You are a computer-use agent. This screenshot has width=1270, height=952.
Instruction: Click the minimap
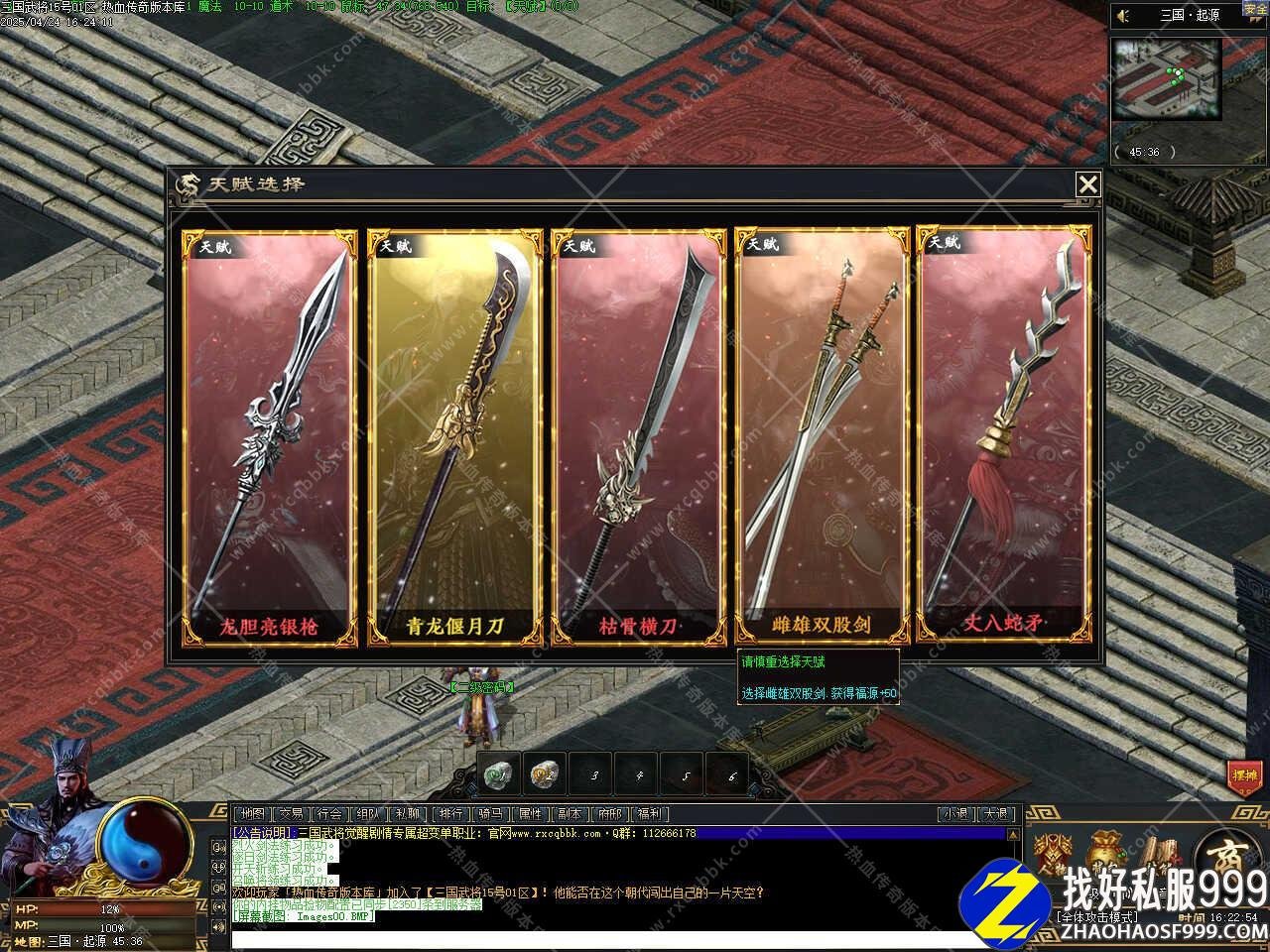point(1165,80)
